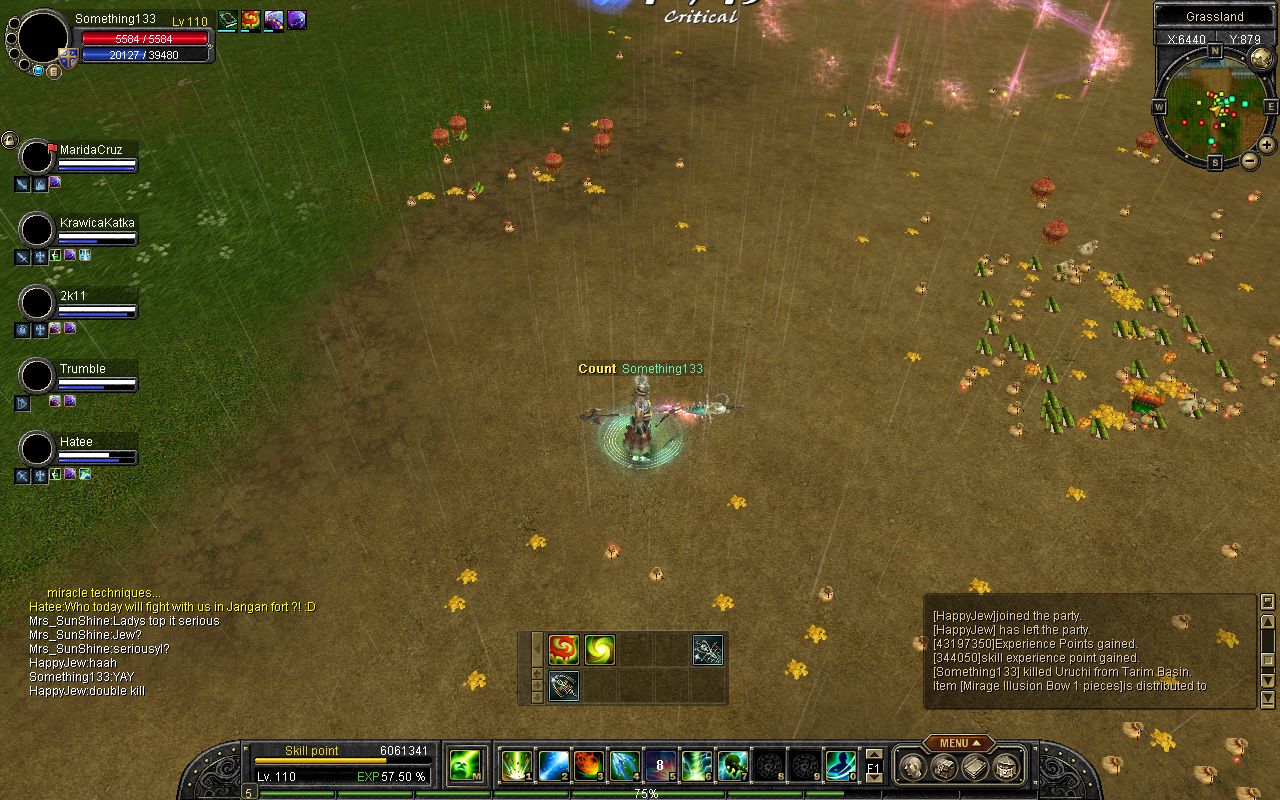Image resolution: width=1280 pixels, height=800 pixels.
Task: Select the green swirl icon in the floating bar
Action: pos(600,650)
